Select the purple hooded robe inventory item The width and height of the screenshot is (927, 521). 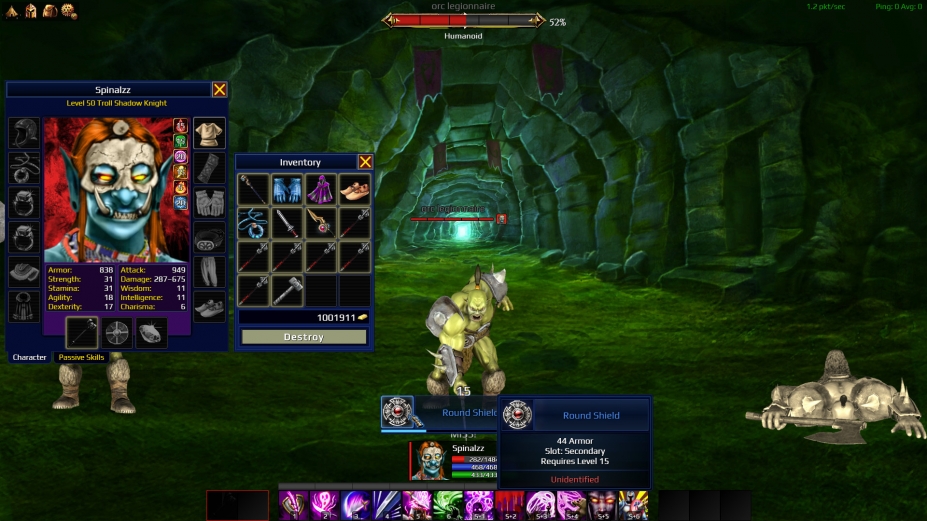[320, 190]
